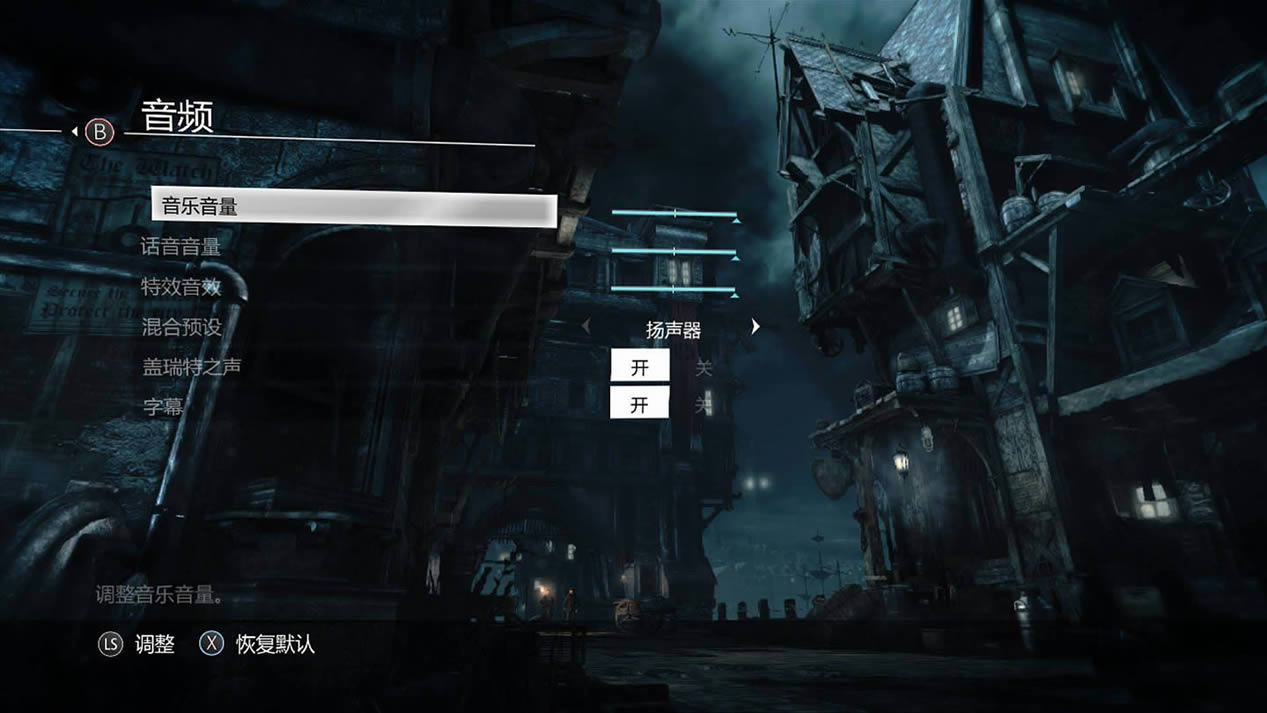Highlight the 盖瑞特之声 entry

tap(191, 367)
